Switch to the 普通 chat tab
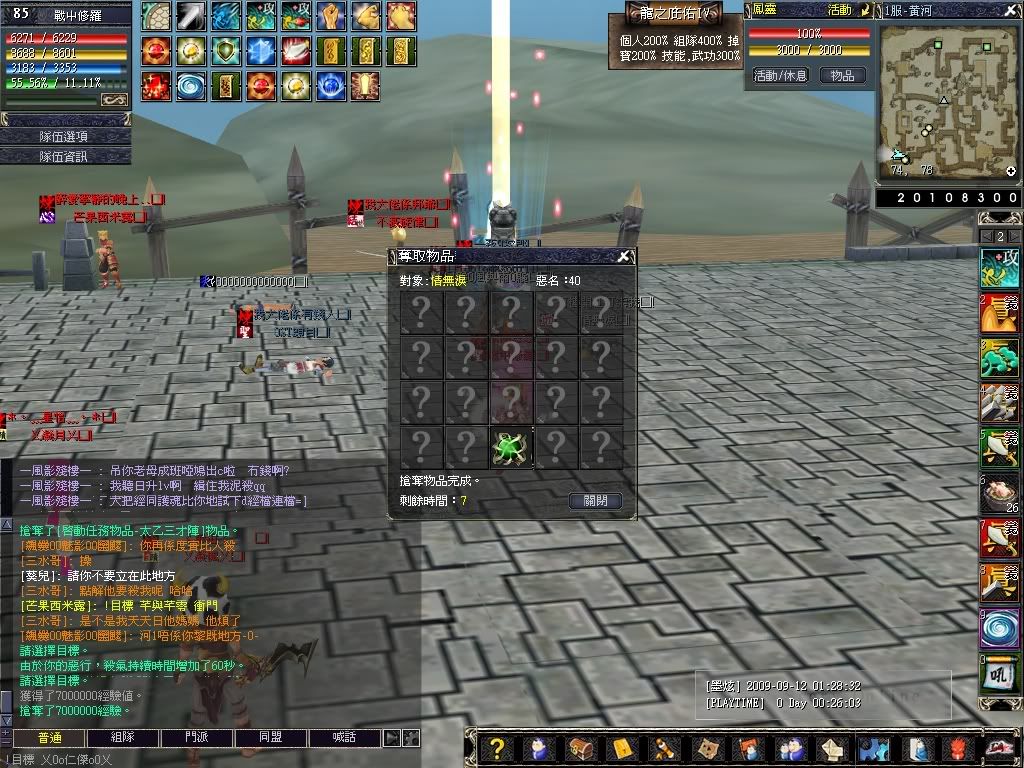This screenshot has width=1024, height=768. 49,738
